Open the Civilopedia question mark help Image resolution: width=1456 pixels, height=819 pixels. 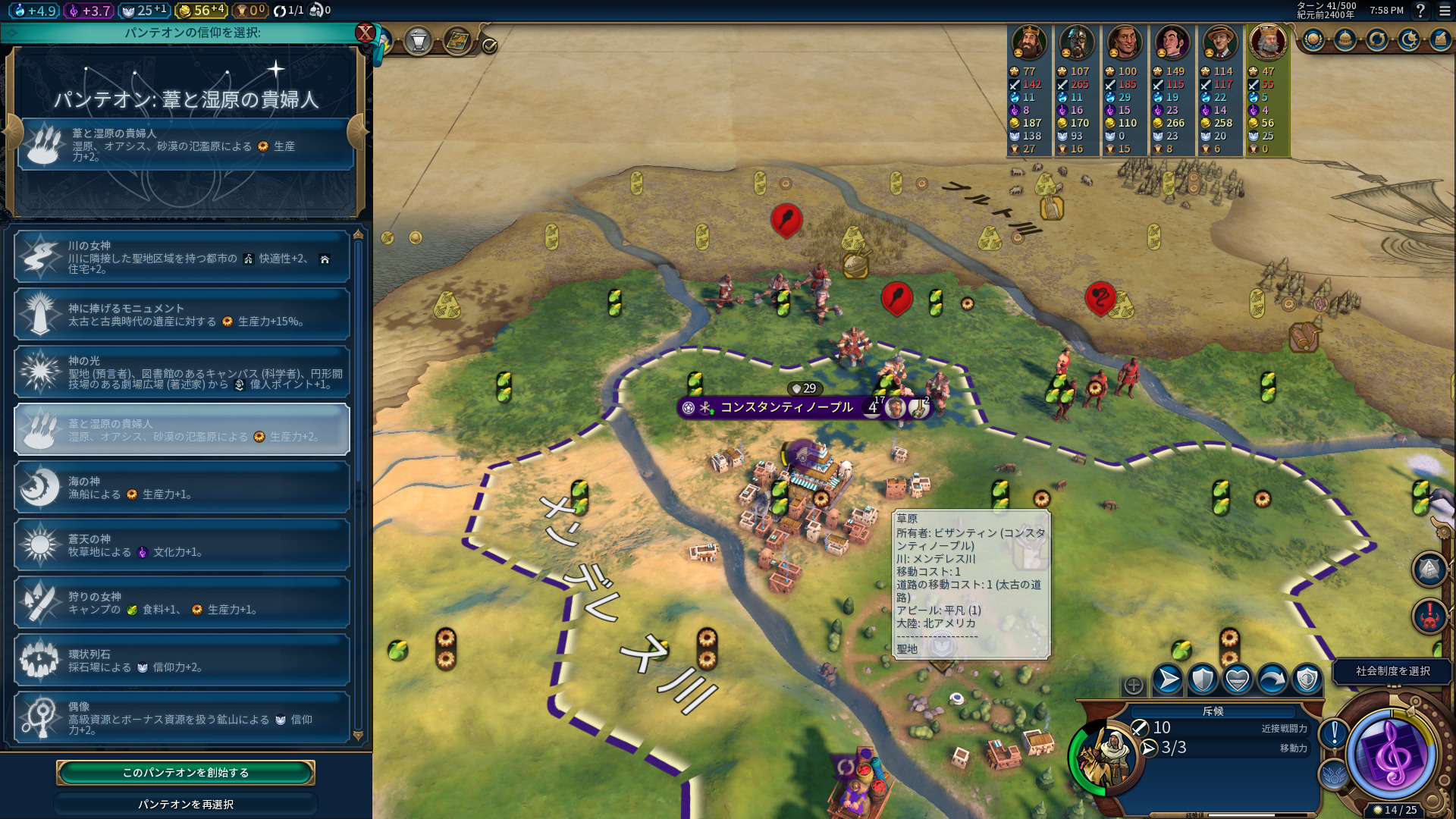click(x=1421, y=11)
